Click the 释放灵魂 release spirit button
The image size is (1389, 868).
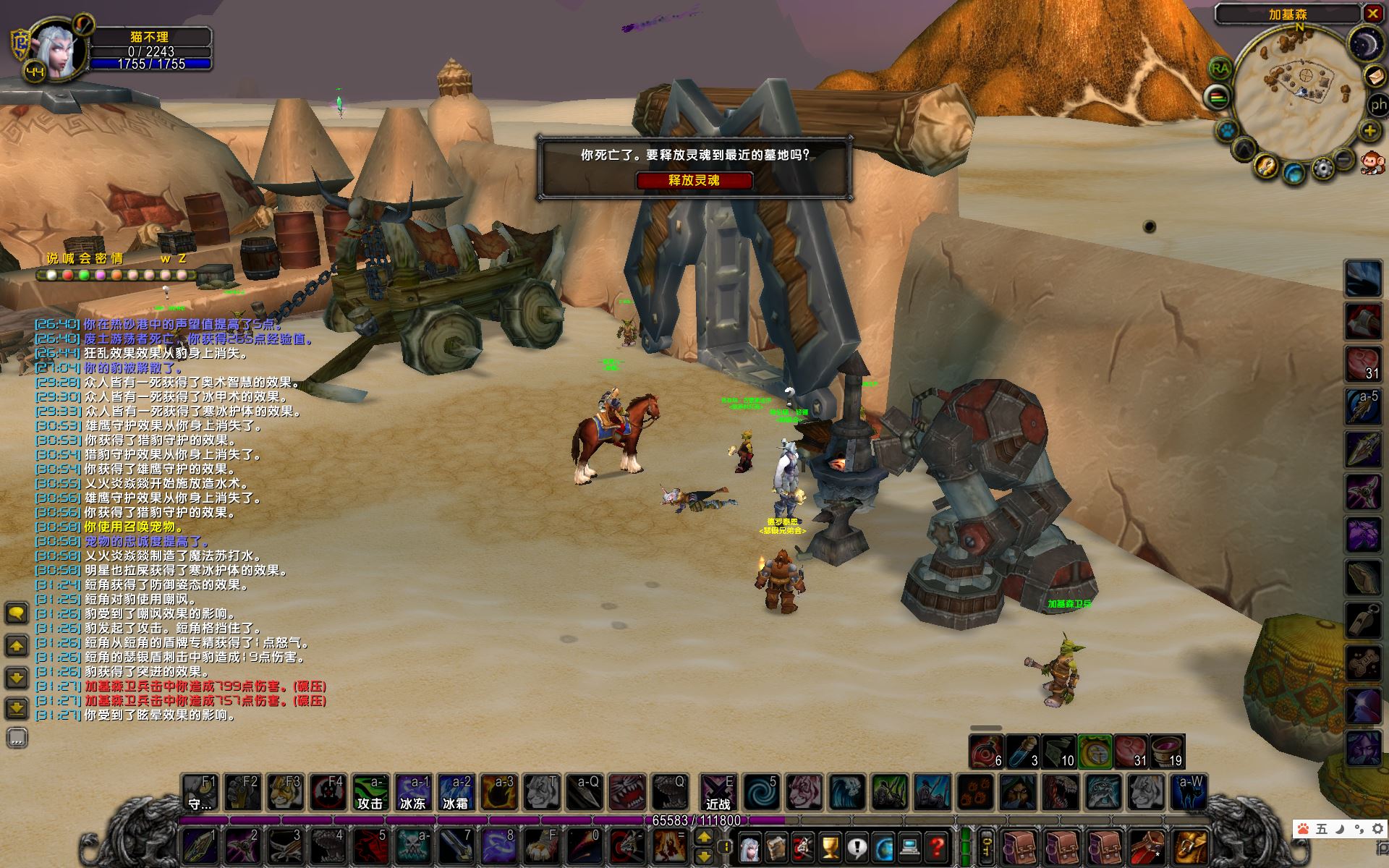pos(694,180)
